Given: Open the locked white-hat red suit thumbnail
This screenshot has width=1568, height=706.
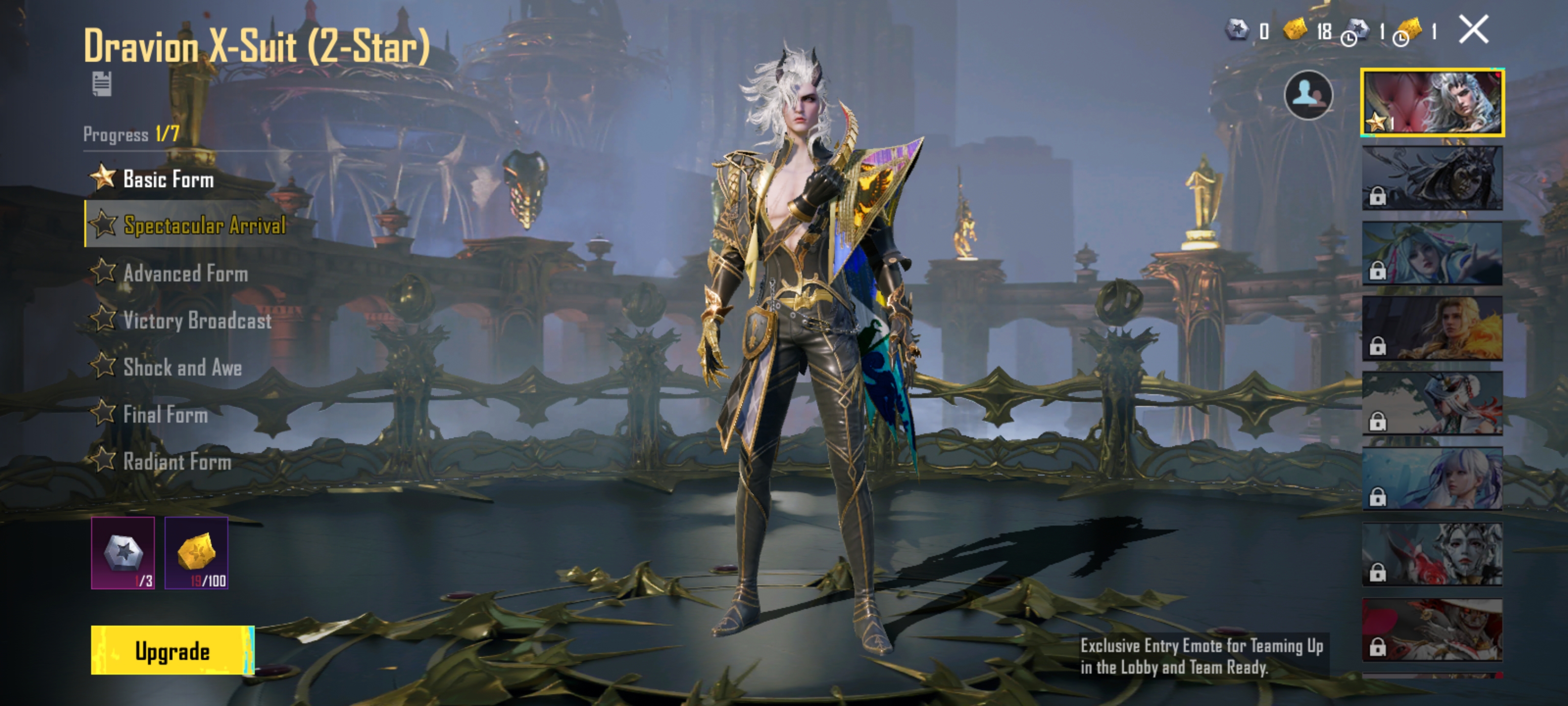Looking at the screenshot, I should [x=1432, y=630].
